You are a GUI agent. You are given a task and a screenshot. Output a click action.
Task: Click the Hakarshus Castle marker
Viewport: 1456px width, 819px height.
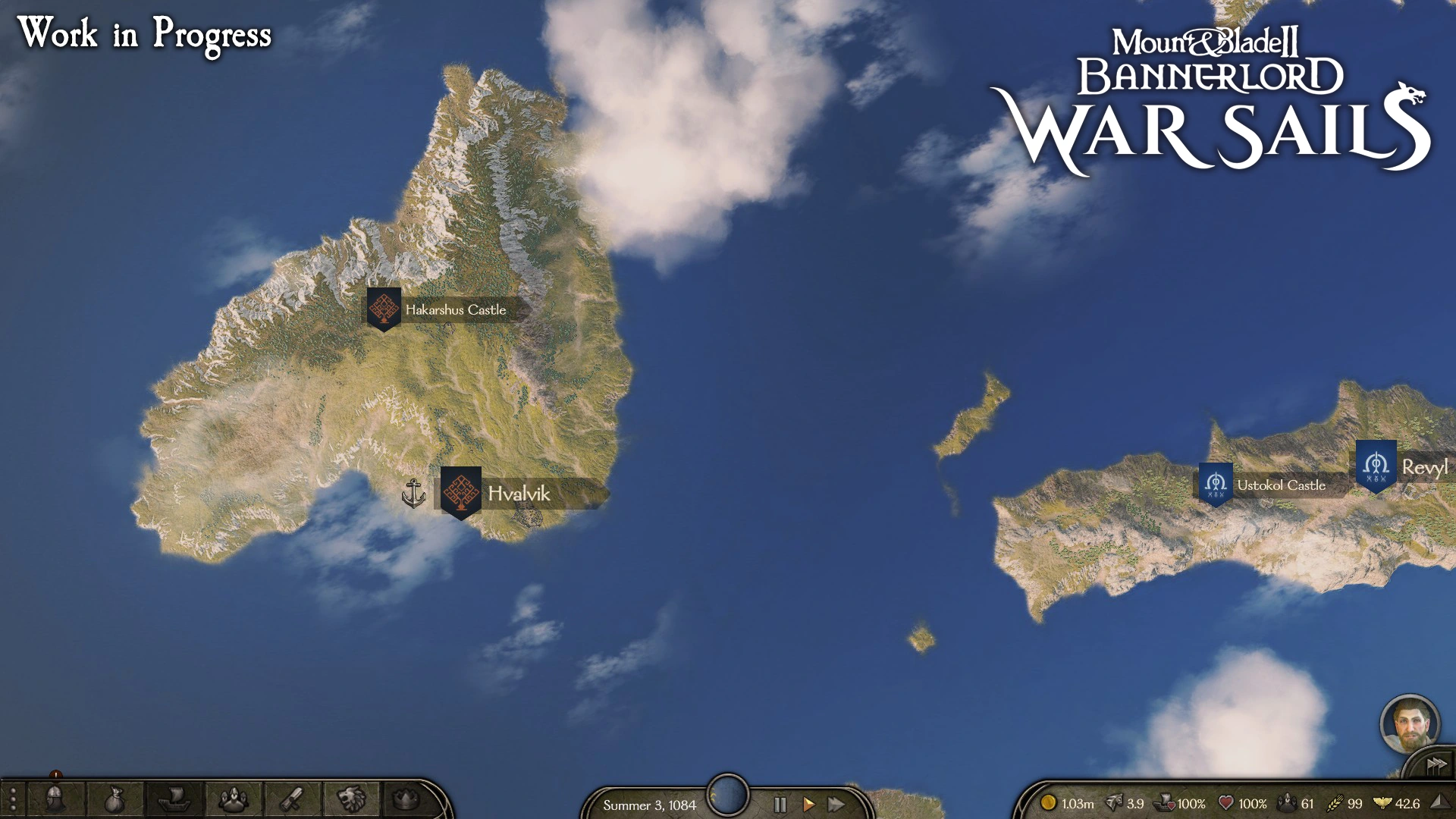384,309
